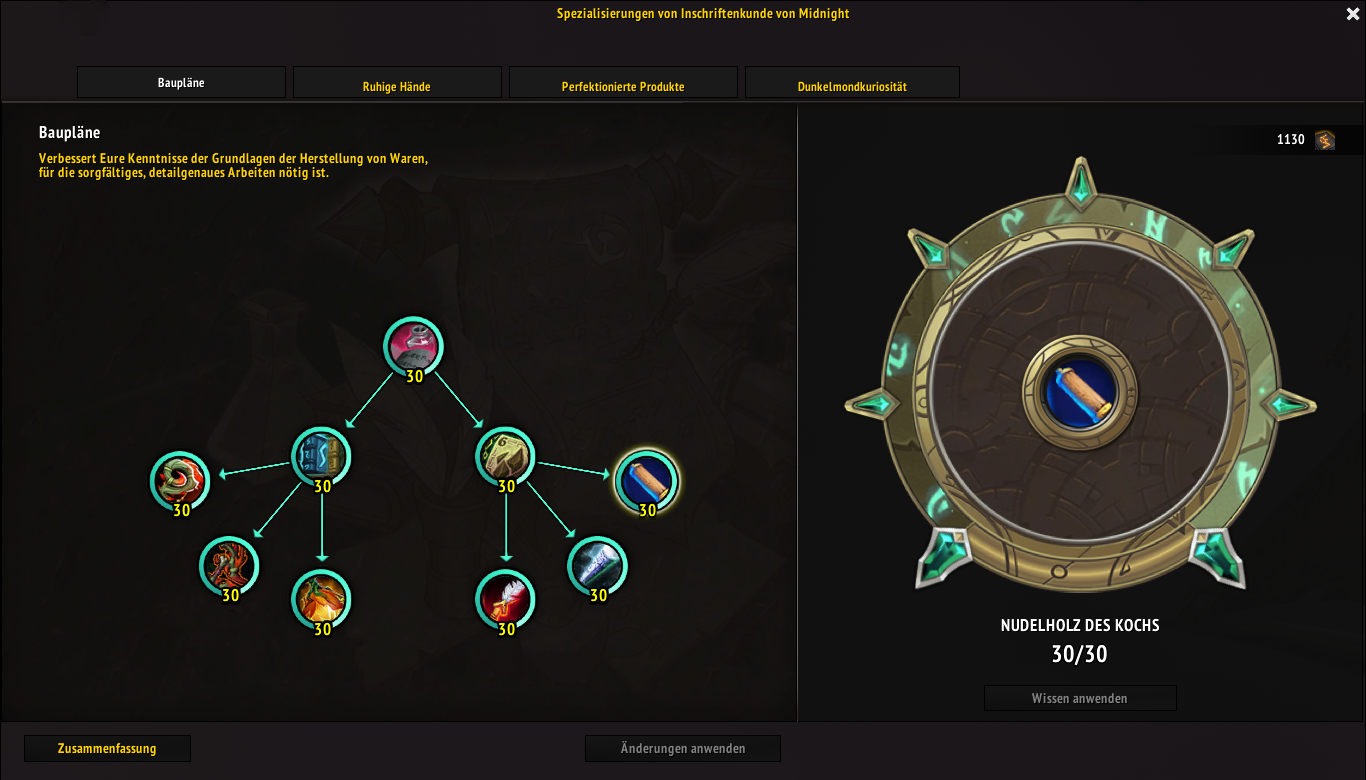Click the Änderungen anwenden button
The width and height of the screenshot is (1366, 780).
point(683,748)
